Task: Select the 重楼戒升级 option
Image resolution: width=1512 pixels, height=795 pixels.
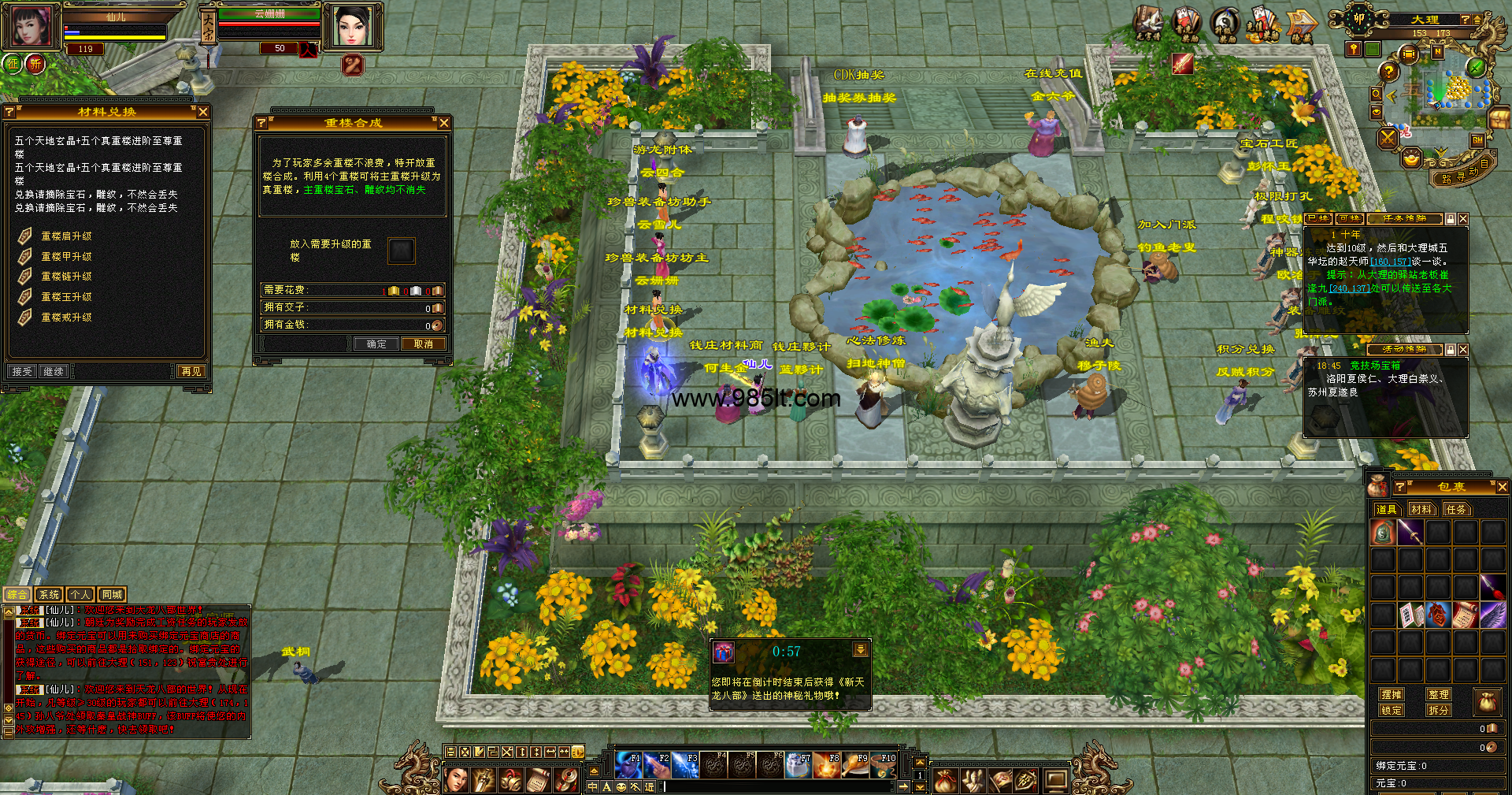Action: point(66,318)
